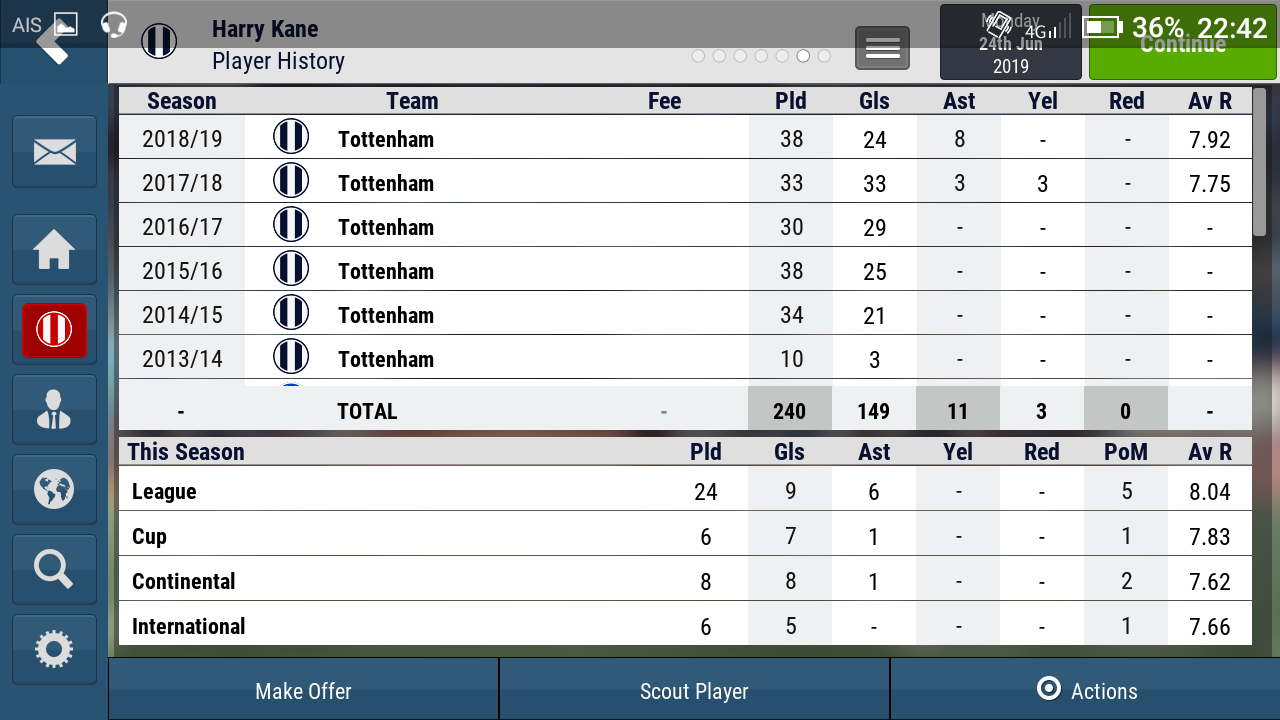Viewport: 1280px width, 720px height.
Task: Click the Tottenham badge beside Harry Kane's name
Action: point(159,41)
